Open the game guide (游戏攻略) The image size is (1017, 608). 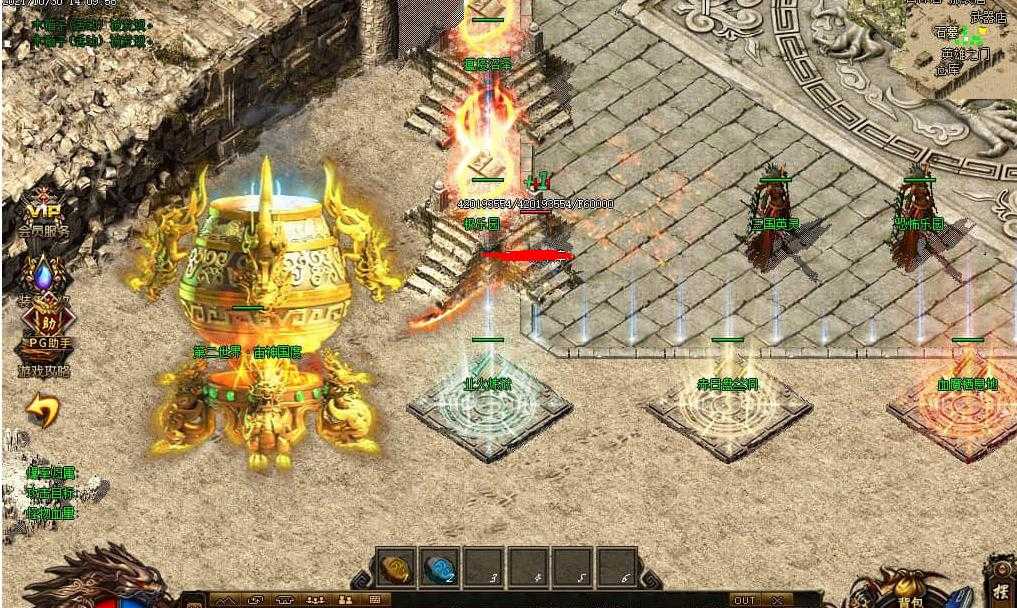coord(43,370)
